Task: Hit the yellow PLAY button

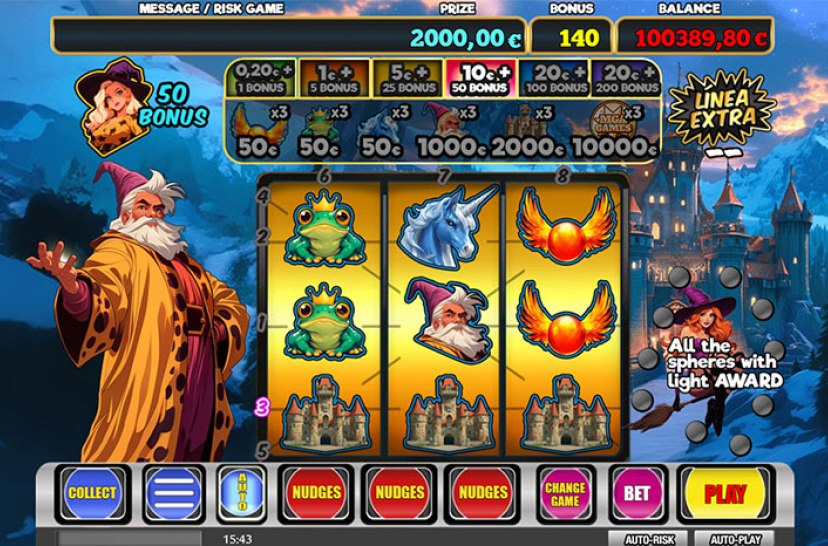Action: [x=725, y=493]
